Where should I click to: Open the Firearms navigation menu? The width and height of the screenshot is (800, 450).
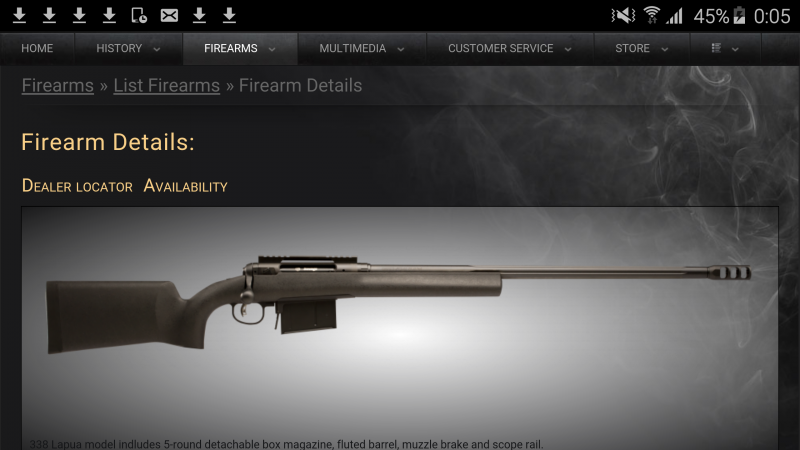240,48
